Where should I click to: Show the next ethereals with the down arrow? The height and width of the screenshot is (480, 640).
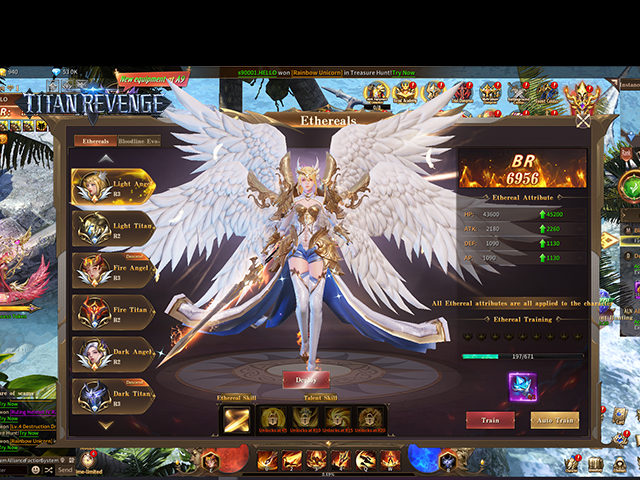click(105, 425)
